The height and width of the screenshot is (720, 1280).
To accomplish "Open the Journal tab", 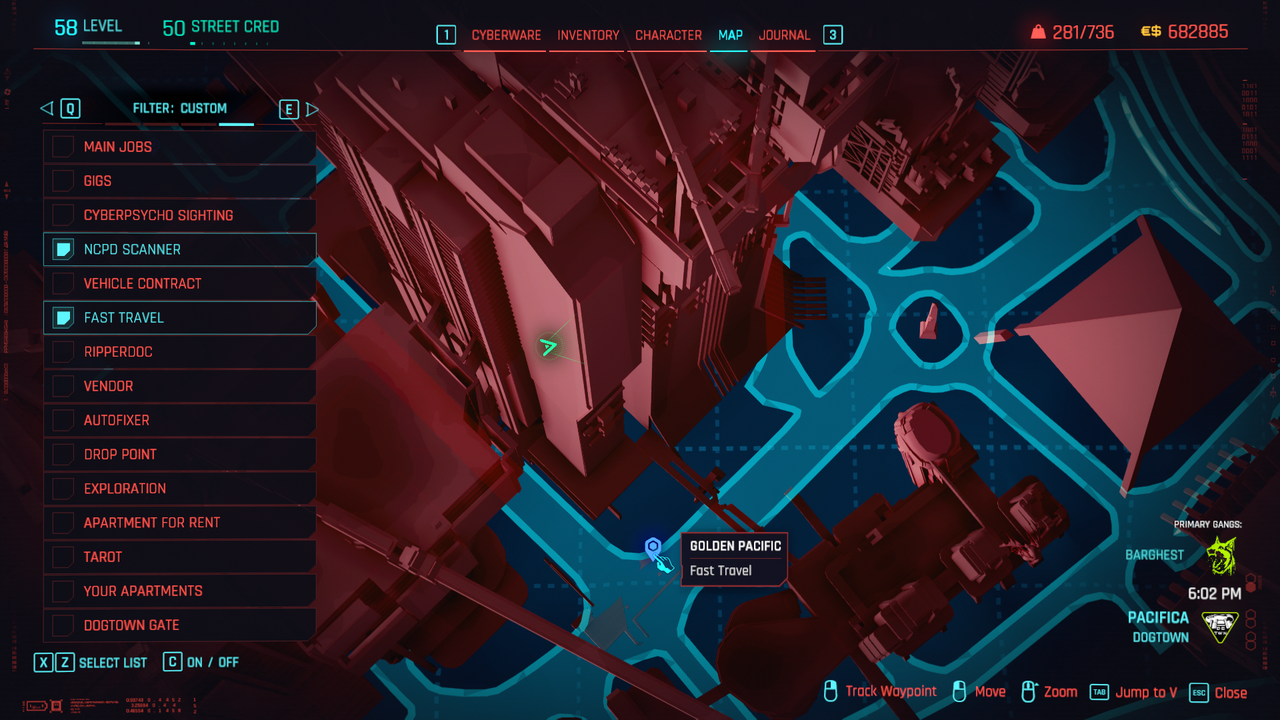I will tap(784, 35).
